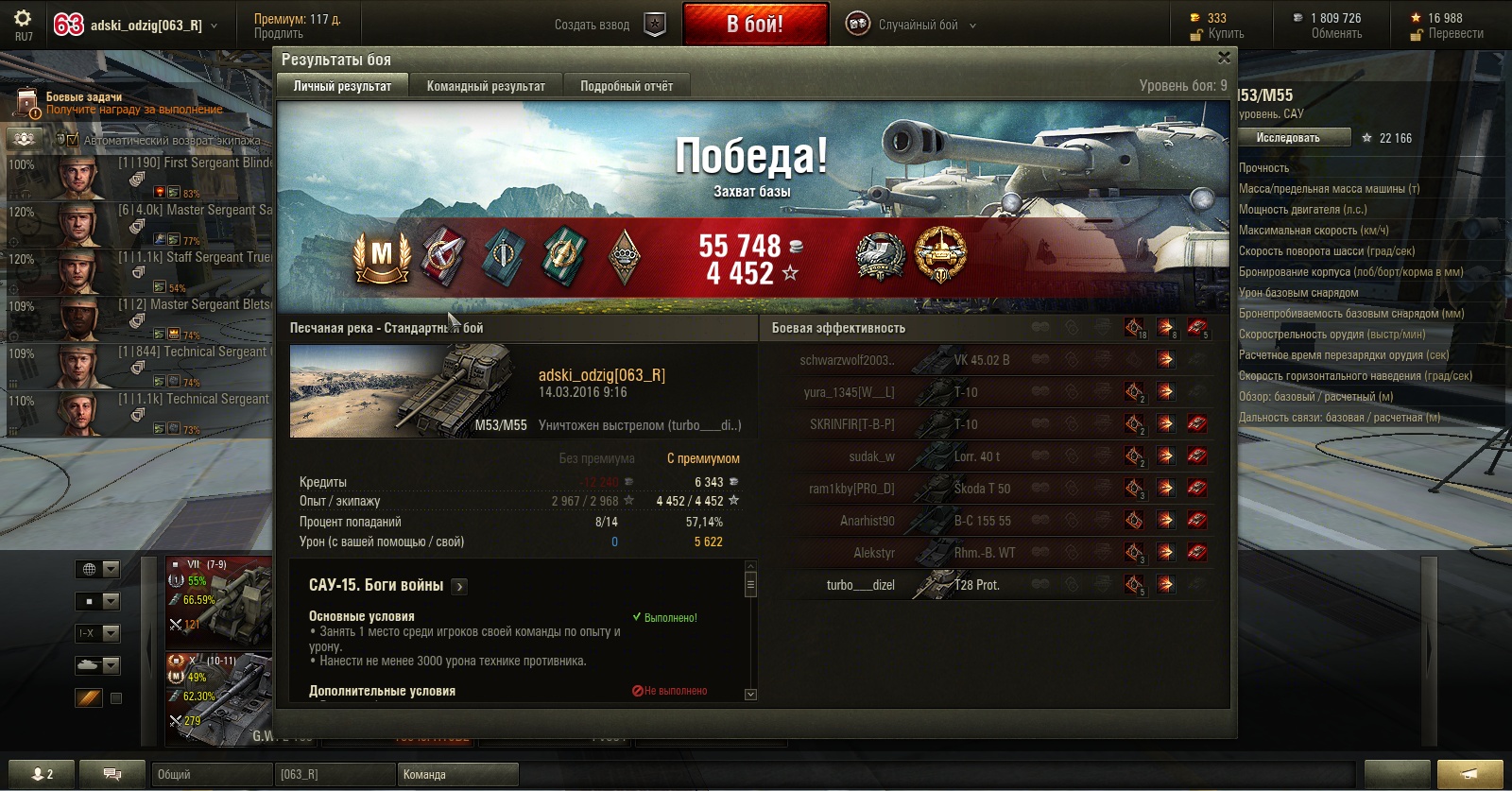Open the [063_R] clan chat tab

point(335,774)
